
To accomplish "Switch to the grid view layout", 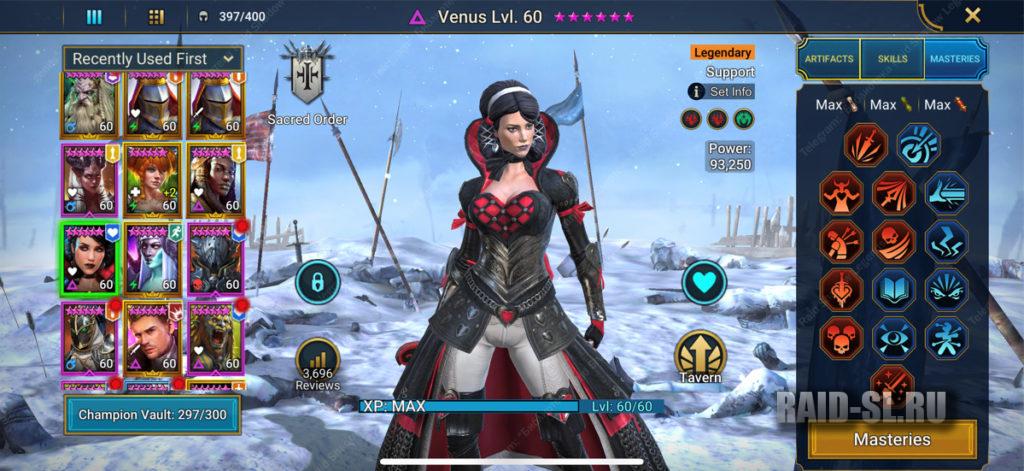I will pos(156,16).
